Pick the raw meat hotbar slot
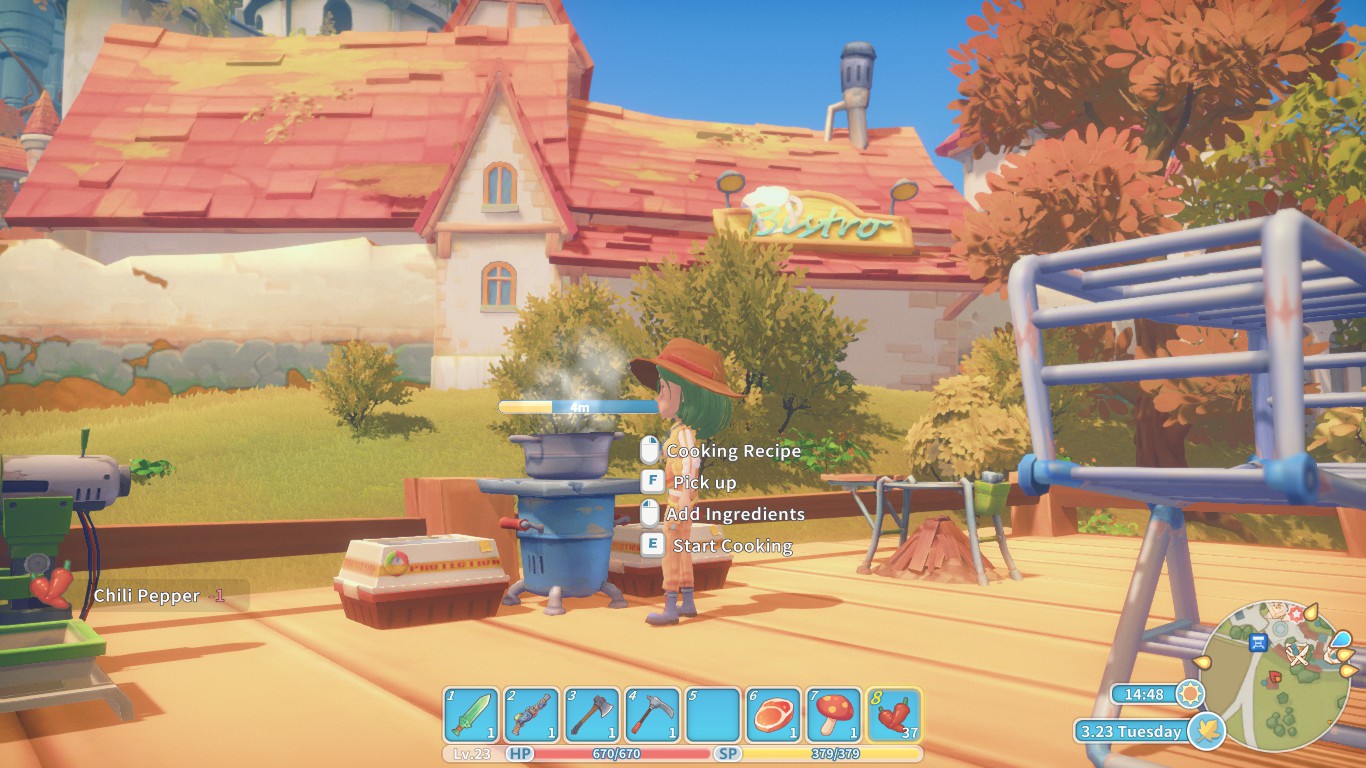The height and width of the screenshot is (768, 1366). click(x=773, y=715)
